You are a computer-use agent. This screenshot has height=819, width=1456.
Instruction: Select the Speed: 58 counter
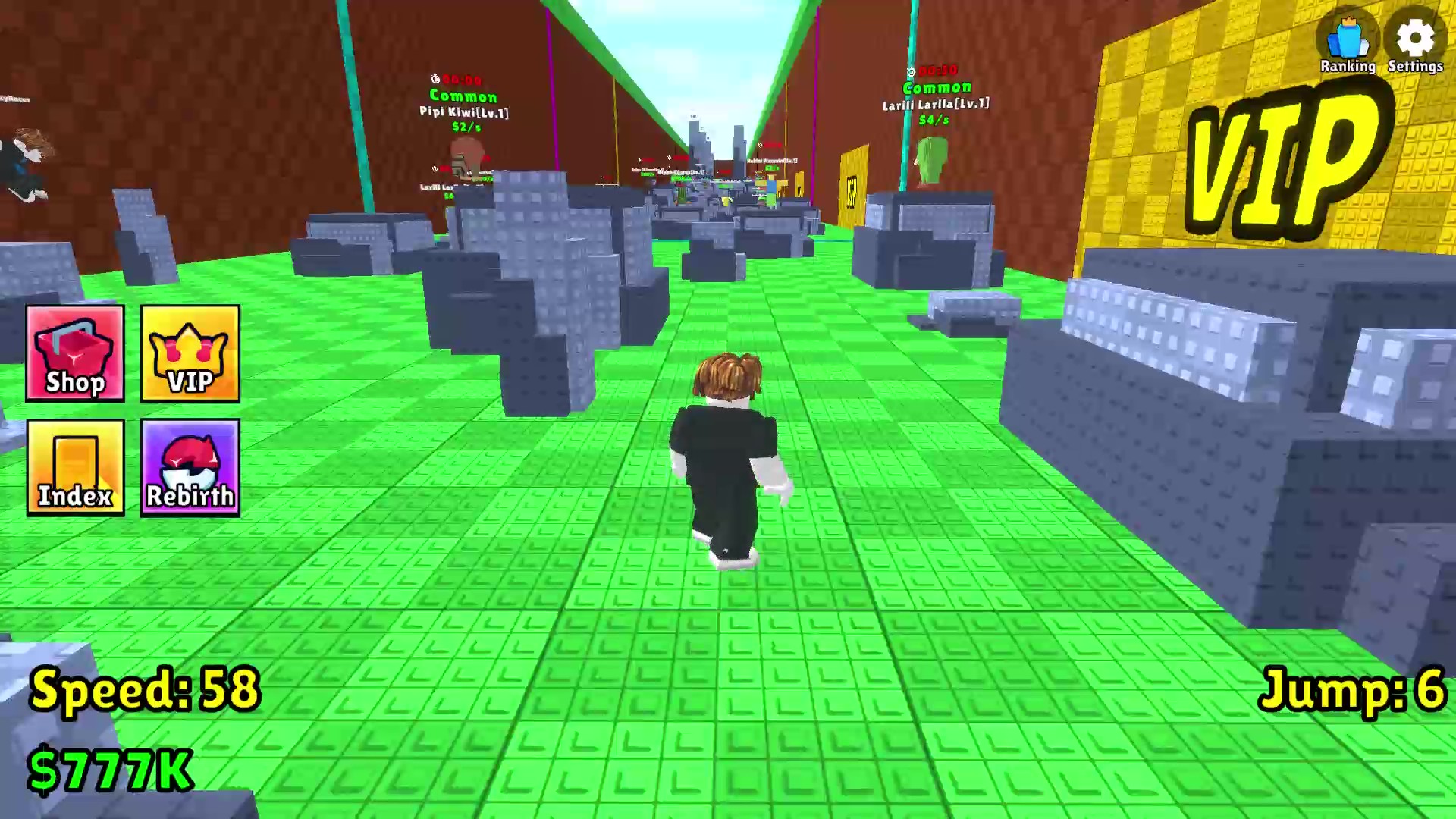(x=144, y=689)
